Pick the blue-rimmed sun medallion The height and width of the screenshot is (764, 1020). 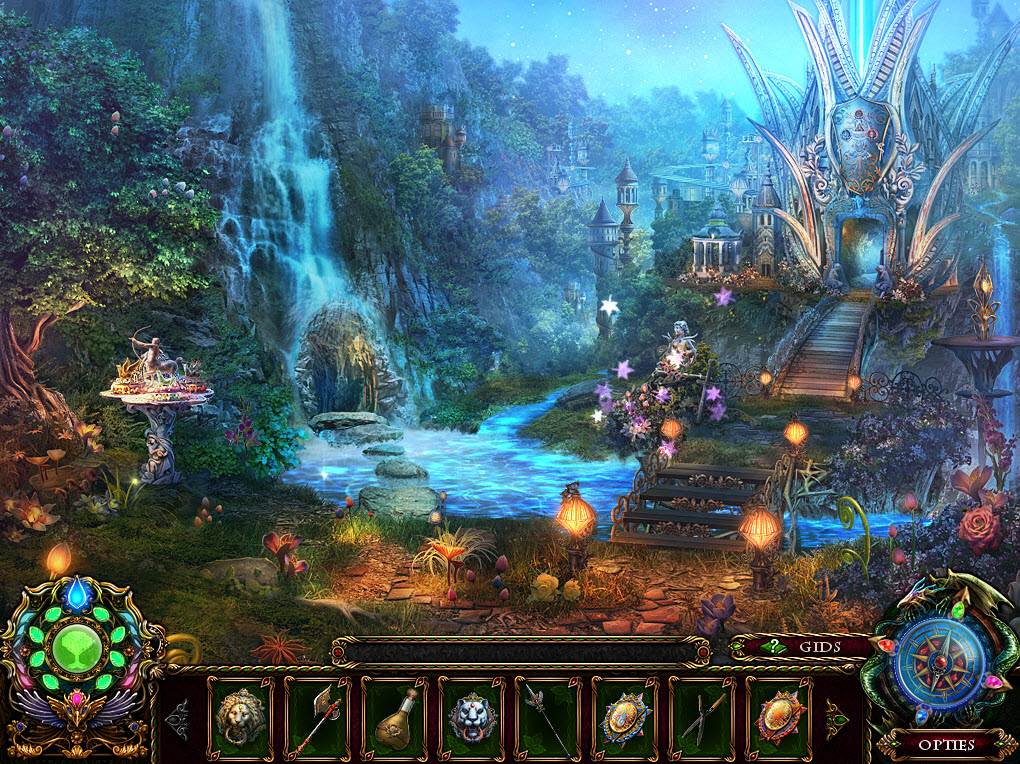[625, 717]
